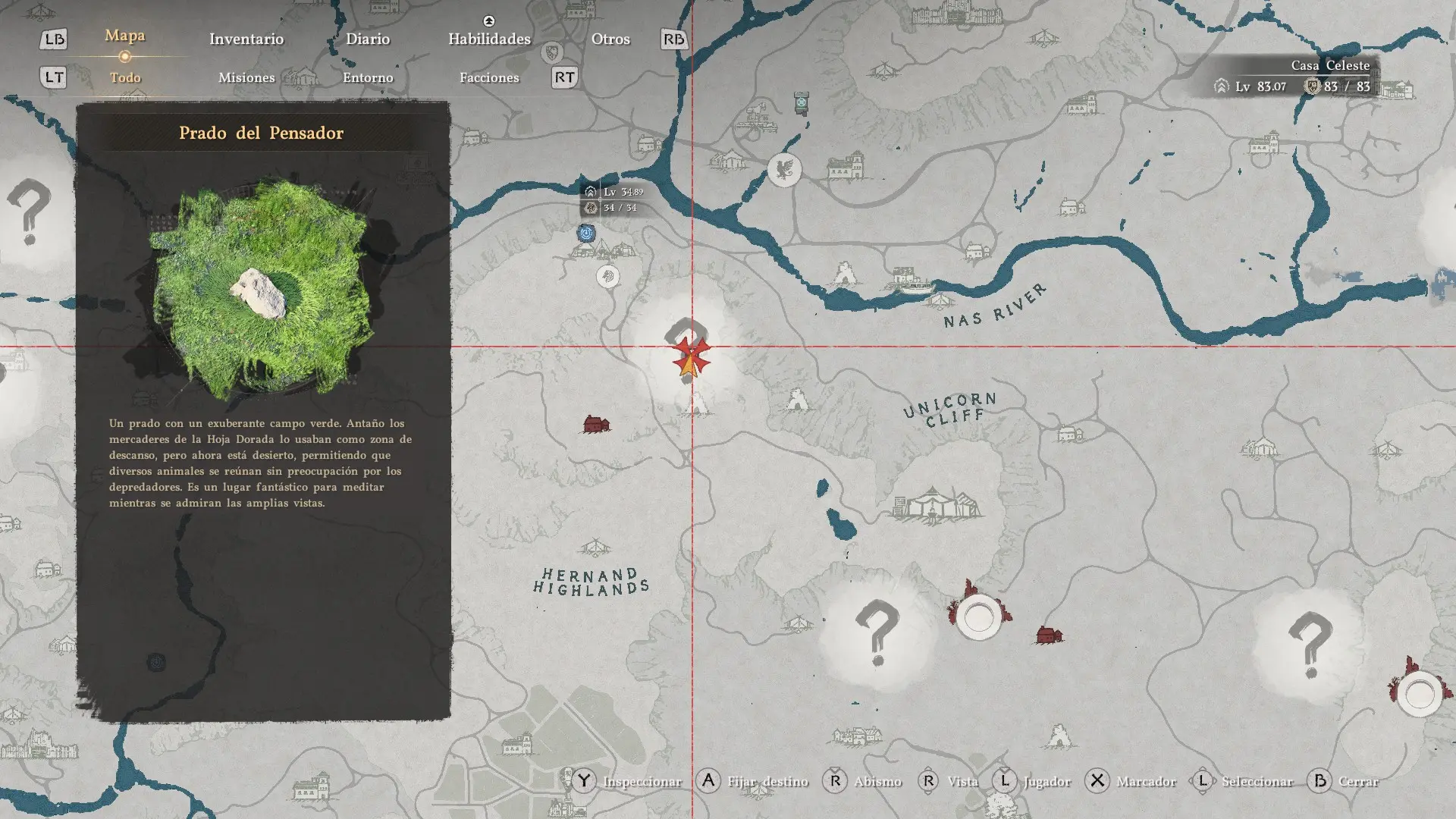
Task: Open the Otros tab
Action: 610,39
